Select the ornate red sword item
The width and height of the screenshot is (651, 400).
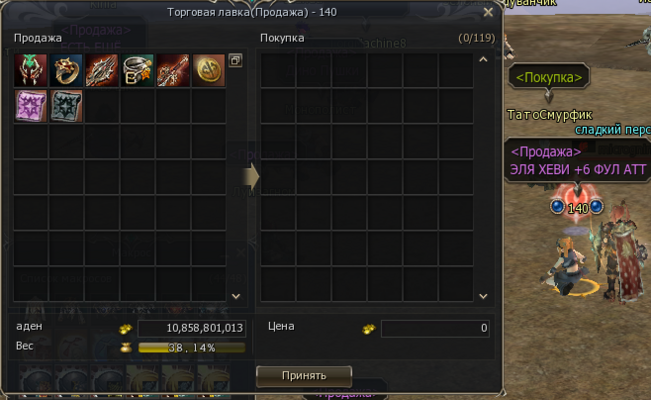174,70
